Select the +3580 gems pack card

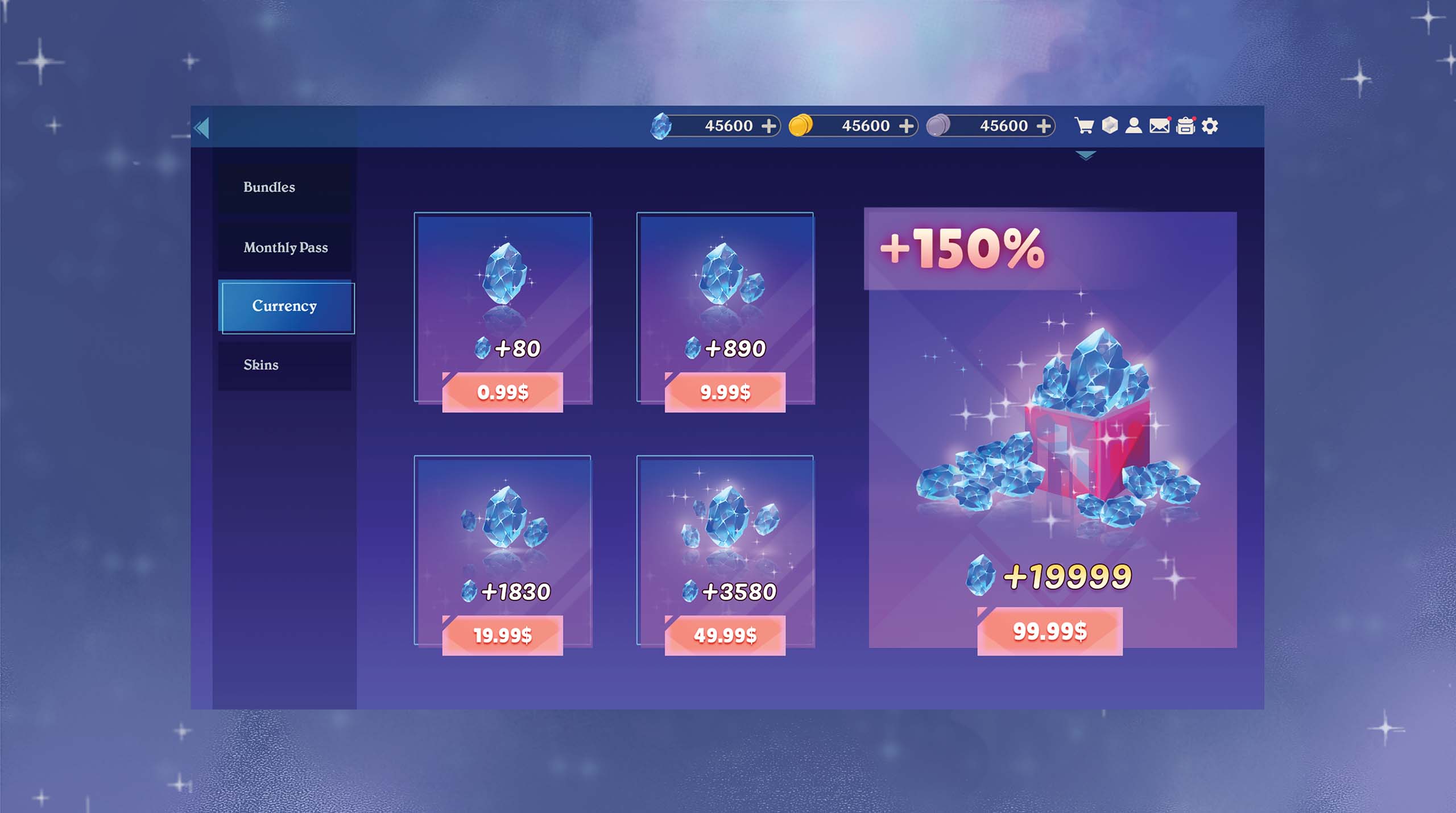tap(725, 534)
